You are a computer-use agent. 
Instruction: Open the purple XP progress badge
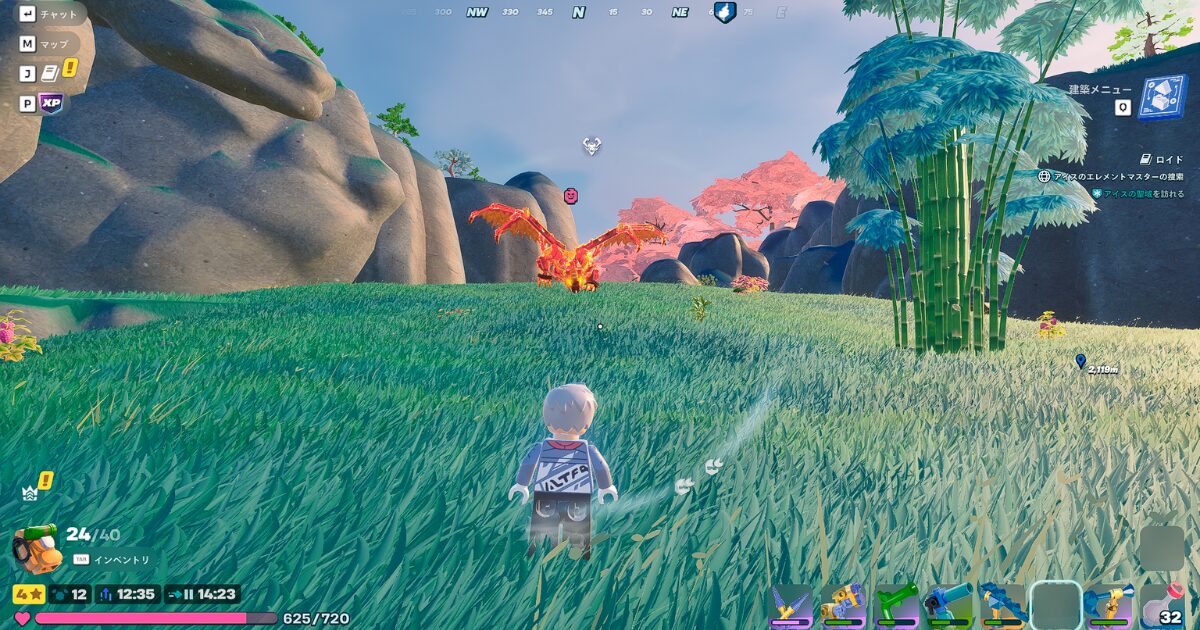click(x=50, y=103)
